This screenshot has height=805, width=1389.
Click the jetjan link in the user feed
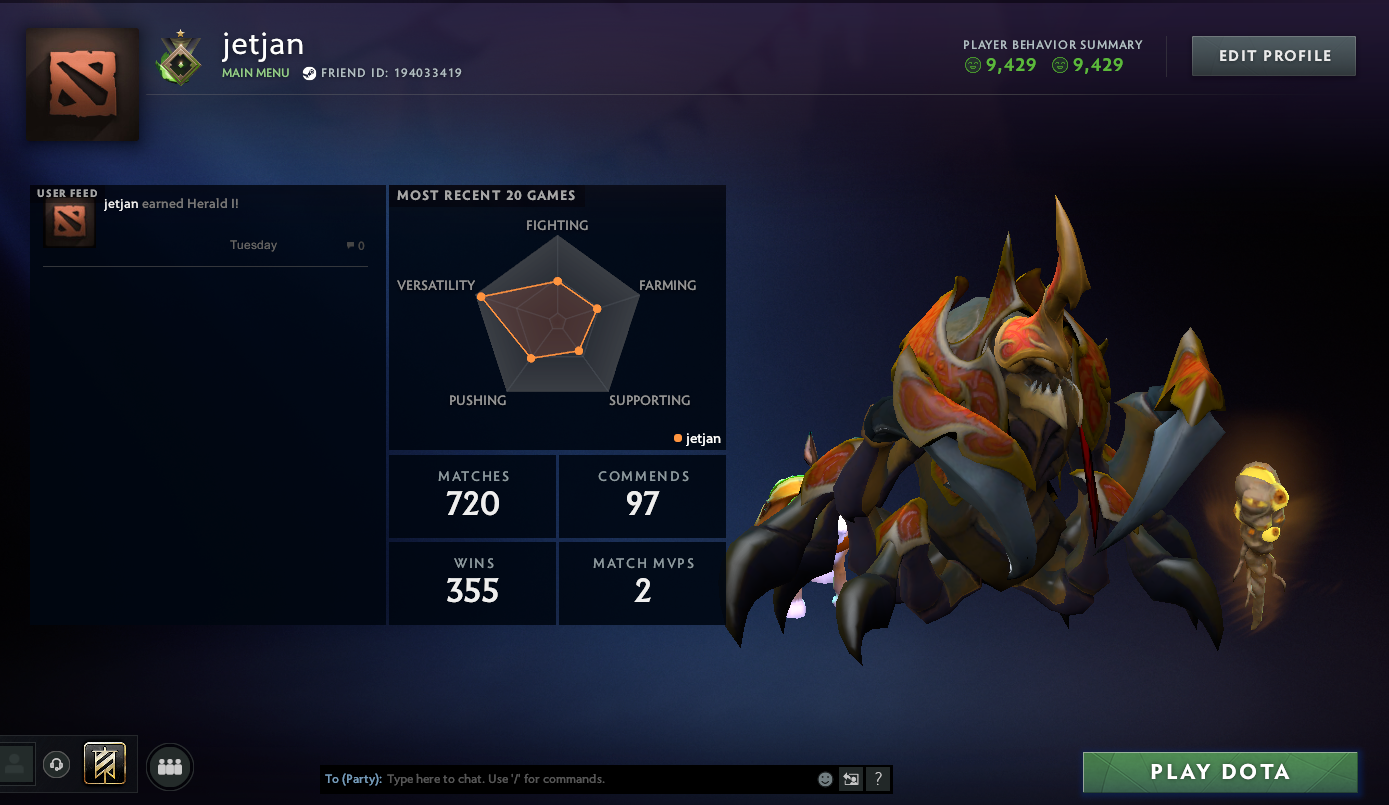(119, 203)
